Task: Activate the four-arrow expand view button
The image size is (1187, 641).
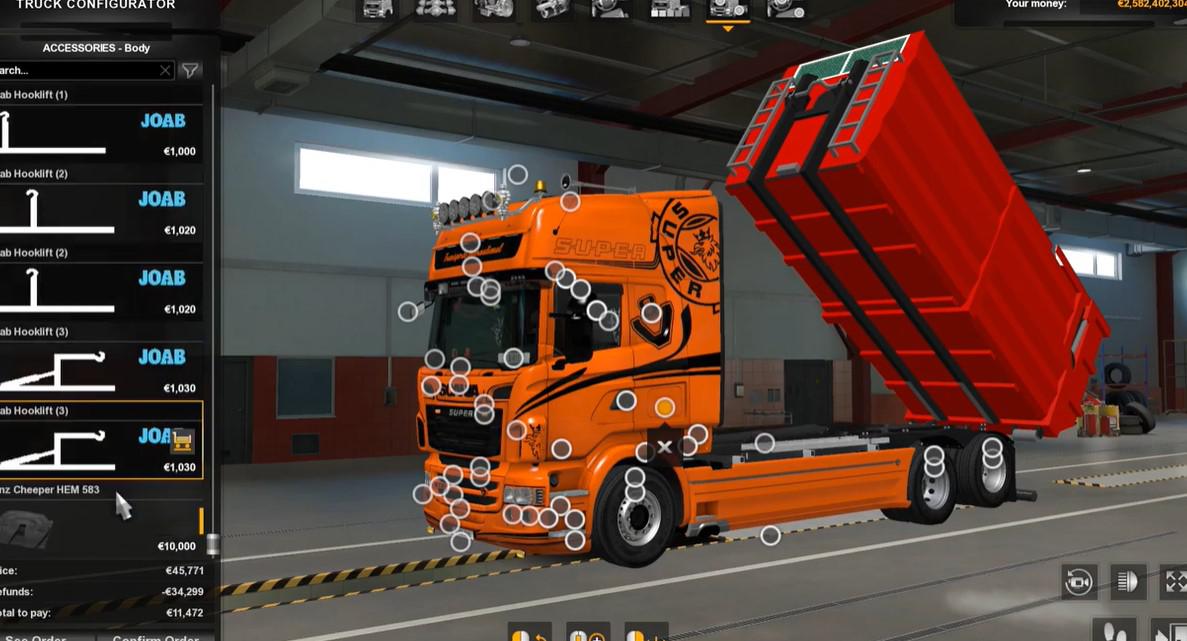Action: point(1174,581)
